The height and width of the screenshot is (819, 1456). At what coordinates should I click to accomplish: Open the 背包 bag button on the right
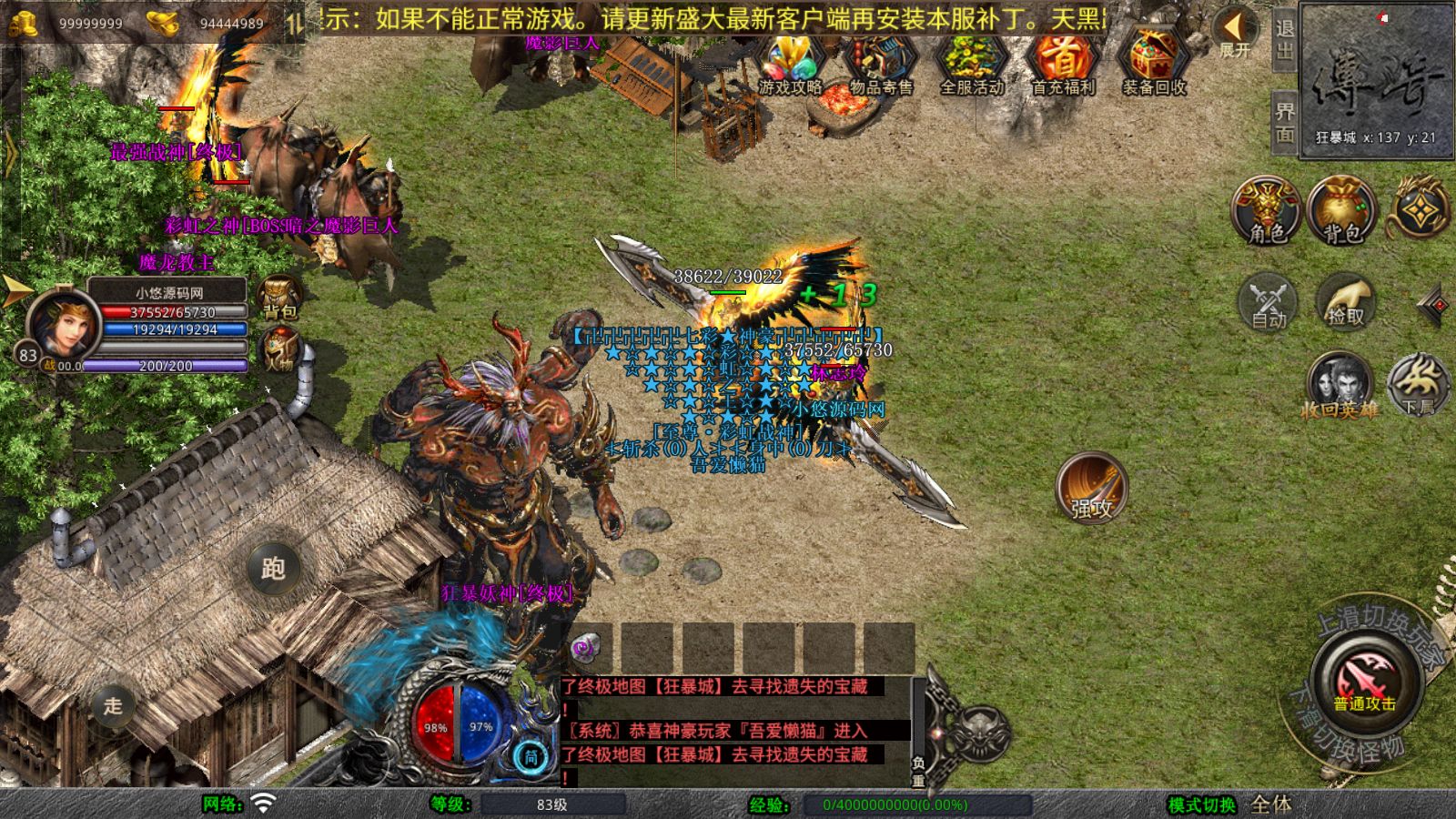(x=1341, y=211)
